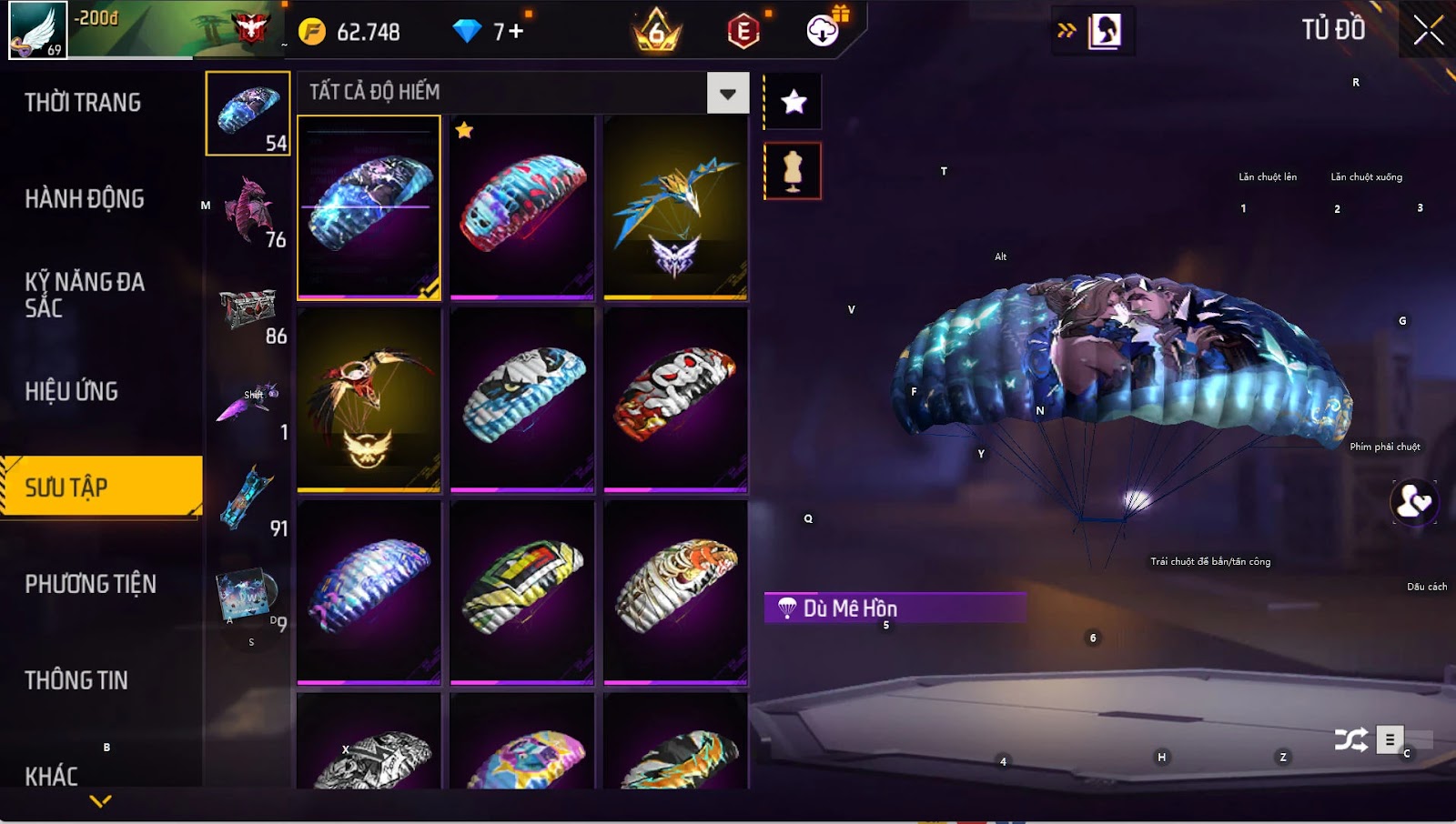Open the loot box subcategory with 86 items
This screenshot has height=824, width=1456.
point(248,308)
